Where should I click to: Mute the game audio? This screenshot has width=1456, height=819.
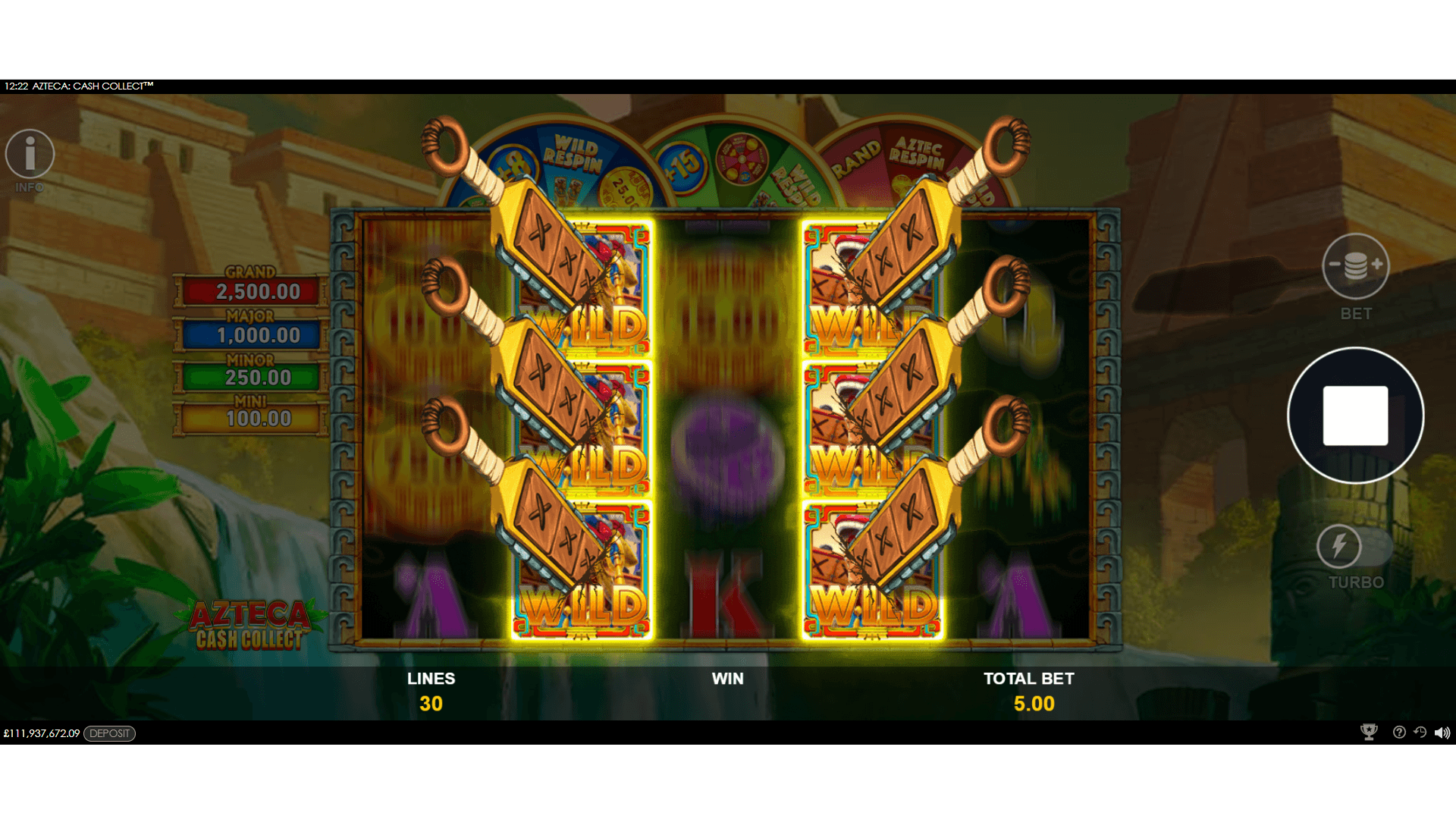tap(1444, 733)
